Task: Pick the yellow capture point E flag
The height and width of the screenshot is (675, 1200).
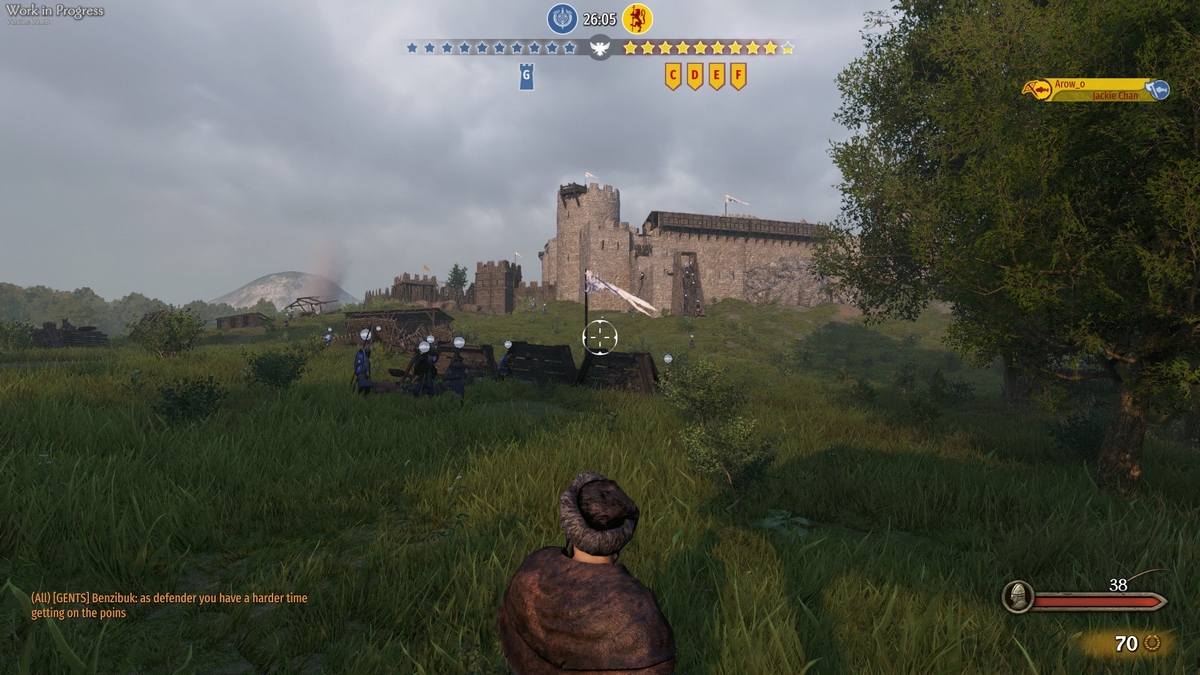Action: pyautogui.click(x=717, y=76)
